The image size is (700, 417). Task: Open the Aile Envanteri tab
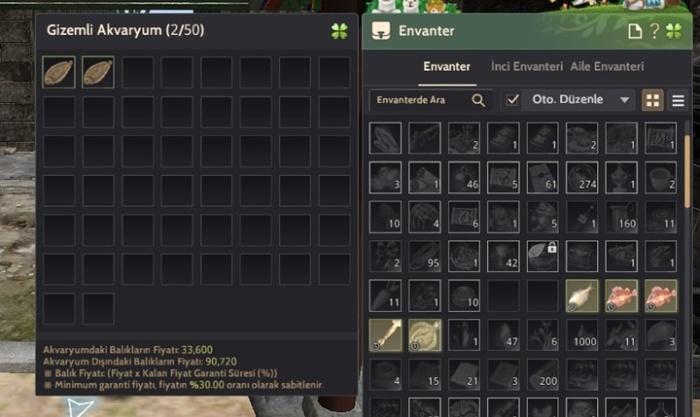(607, 66)
